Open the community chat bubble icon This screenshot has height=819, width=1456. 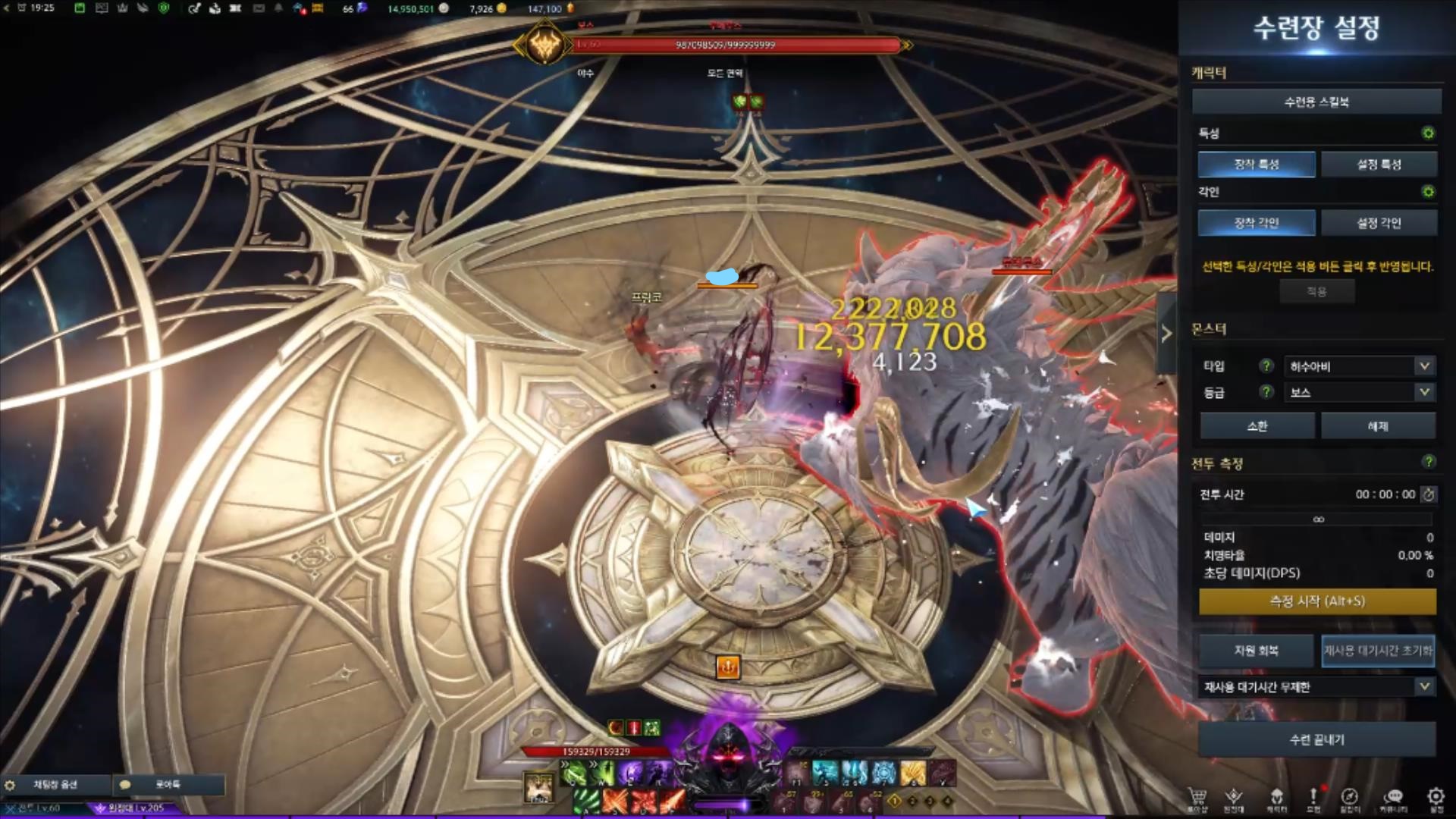click(x=1393, y=798)
